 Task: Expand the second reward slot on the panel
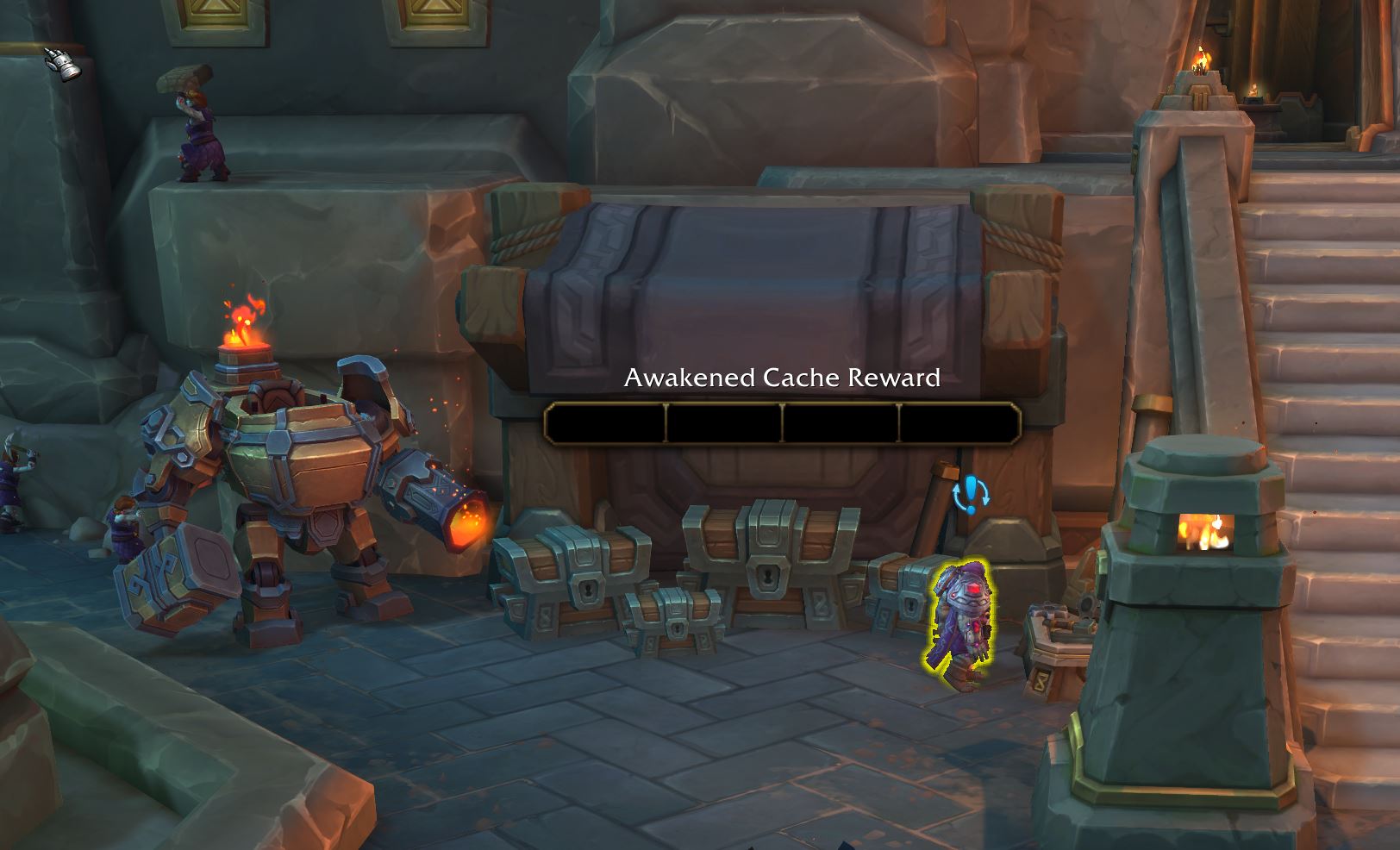[x=722, y=422]
